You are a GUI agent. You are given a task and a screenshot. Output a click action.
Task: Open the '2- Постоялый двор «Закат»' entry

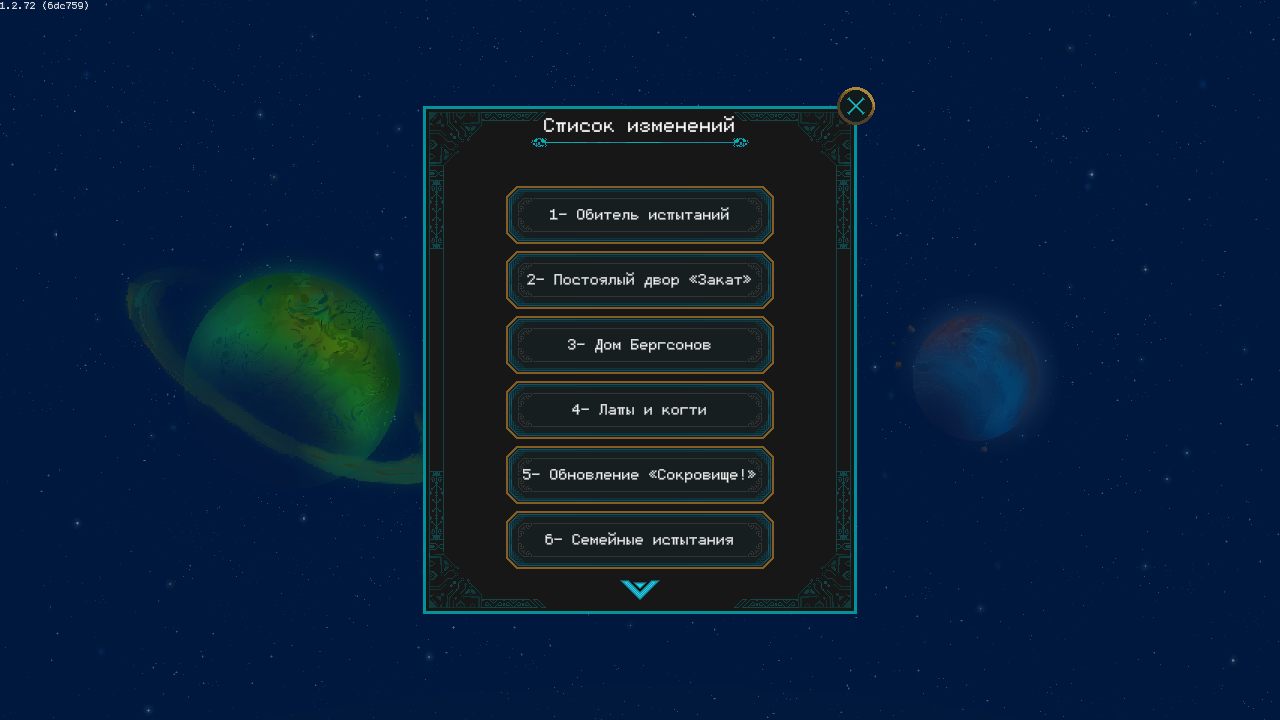(x=639, y=280)
